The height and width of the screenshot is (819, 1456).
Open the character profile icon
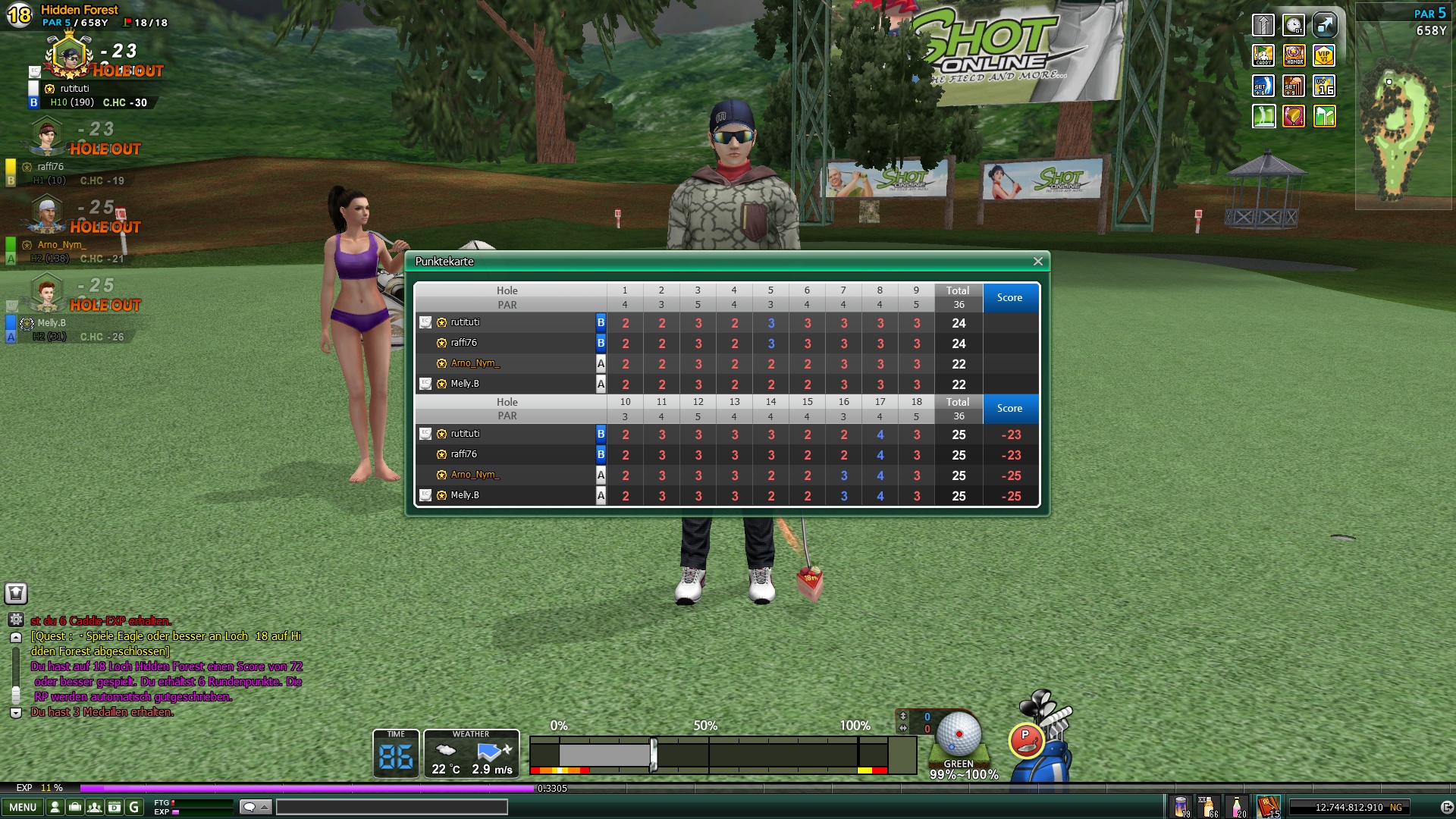pyautogui.click(x=55, y=808)
